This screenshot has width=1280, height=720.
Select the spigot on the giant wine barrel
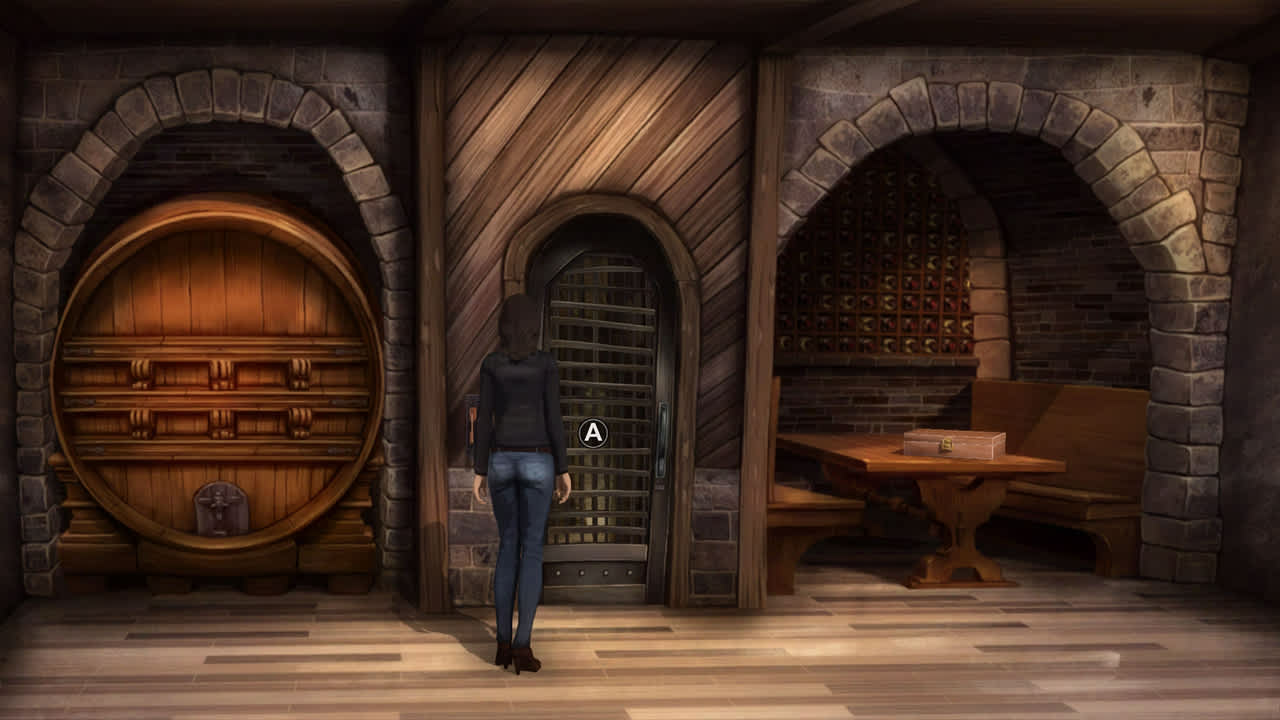click(220, 505)
